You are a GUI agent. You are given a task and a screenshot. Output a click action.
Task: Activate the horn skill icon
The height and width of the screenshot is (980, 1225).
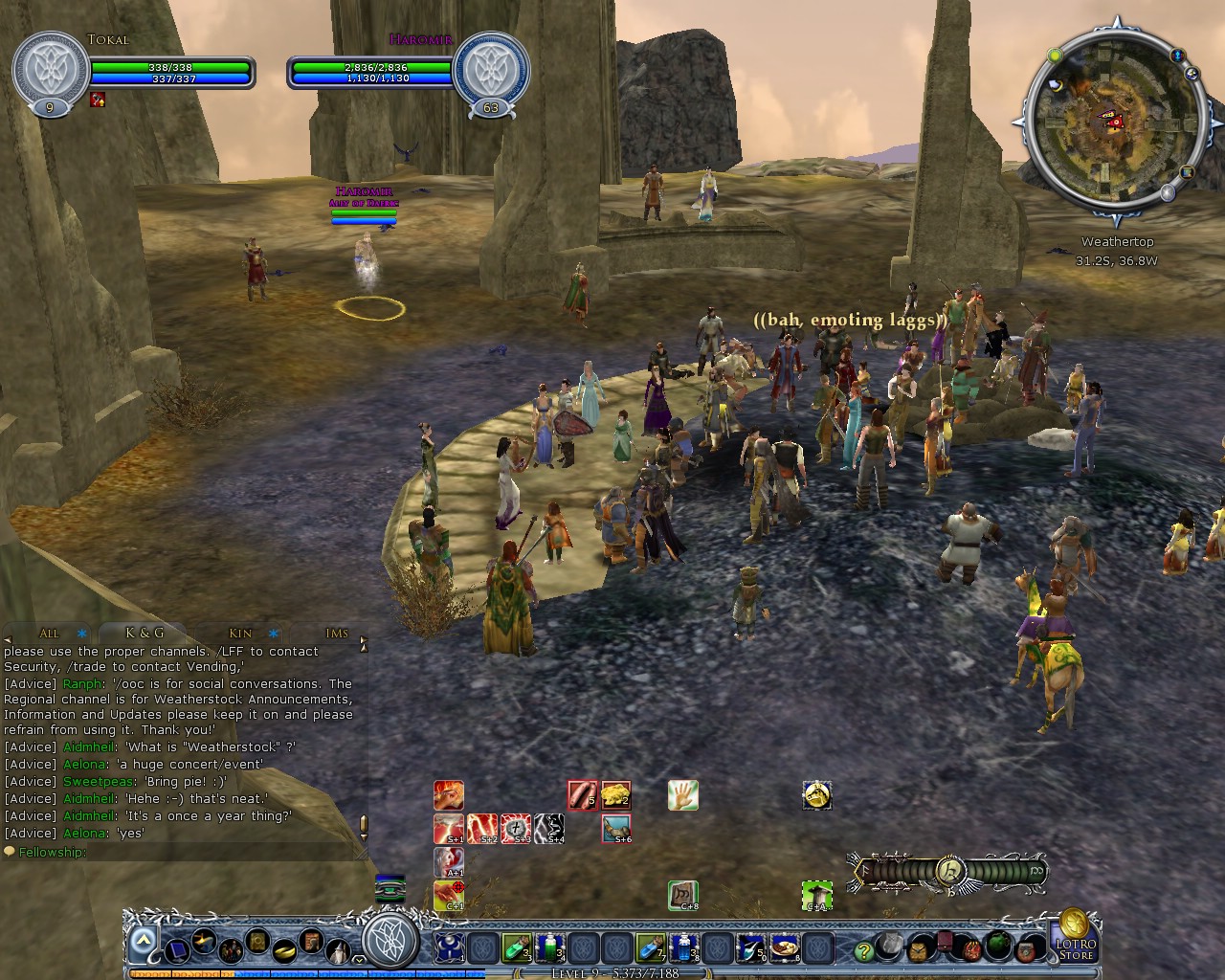(616, 828)
